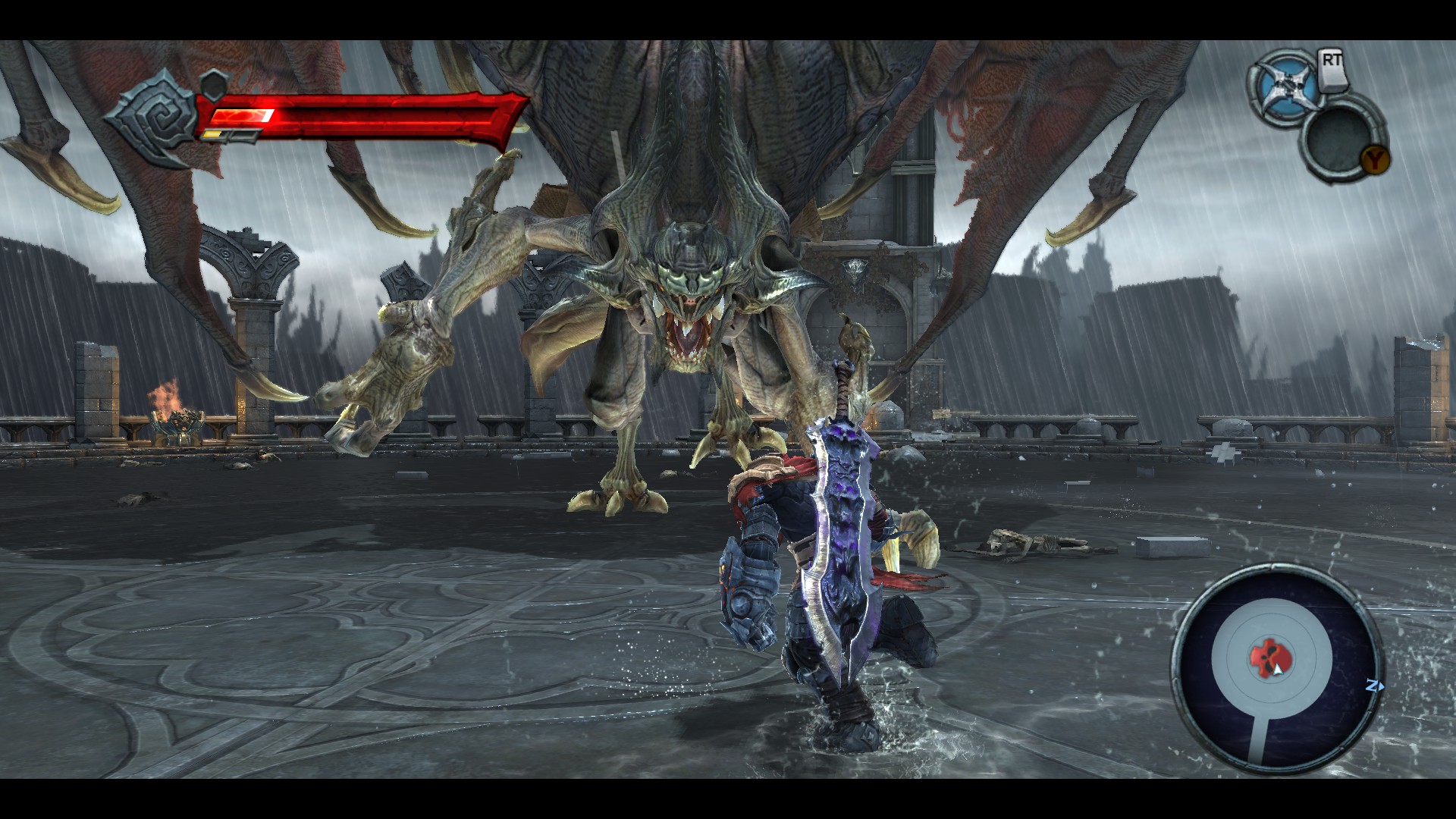Click the red boss marker on minimap
Viewport: 1456px width, 819px height.
(1264, 658)
